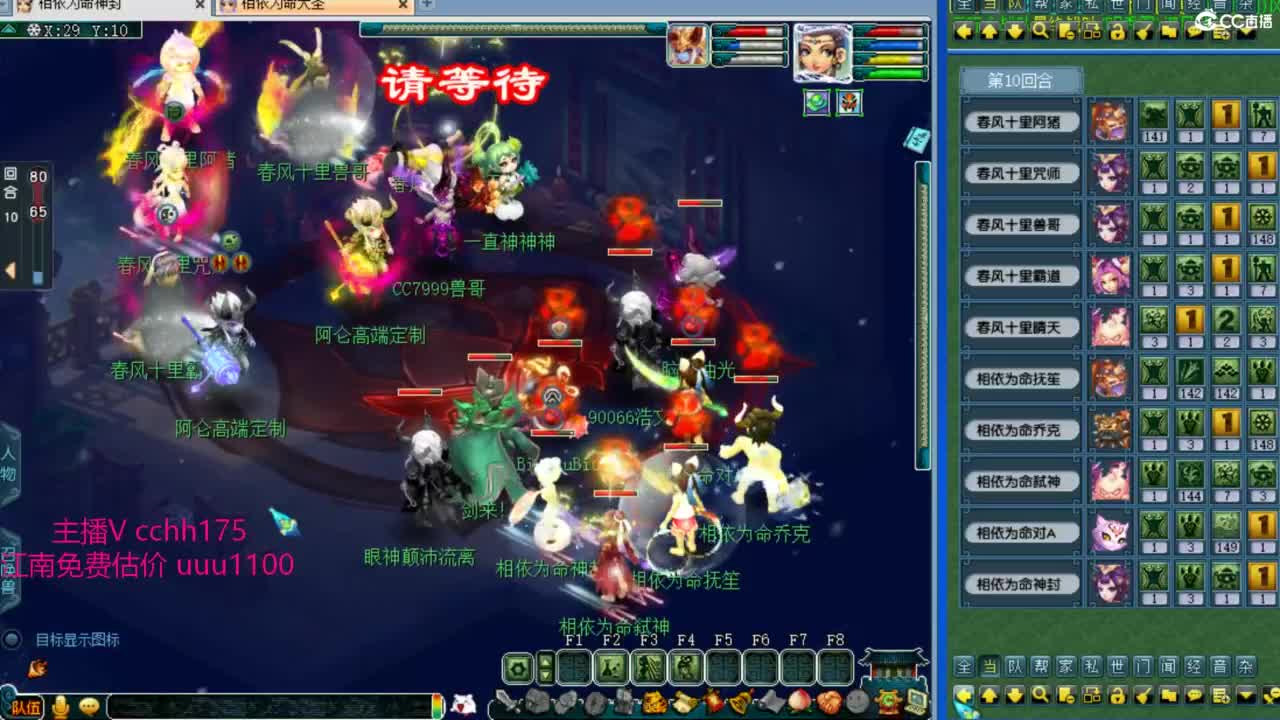Viewport: 1280px width, 720px height.
Task: Toggle the speech bubble icon in chat toolbar
Action: (x=1195, y=695)
